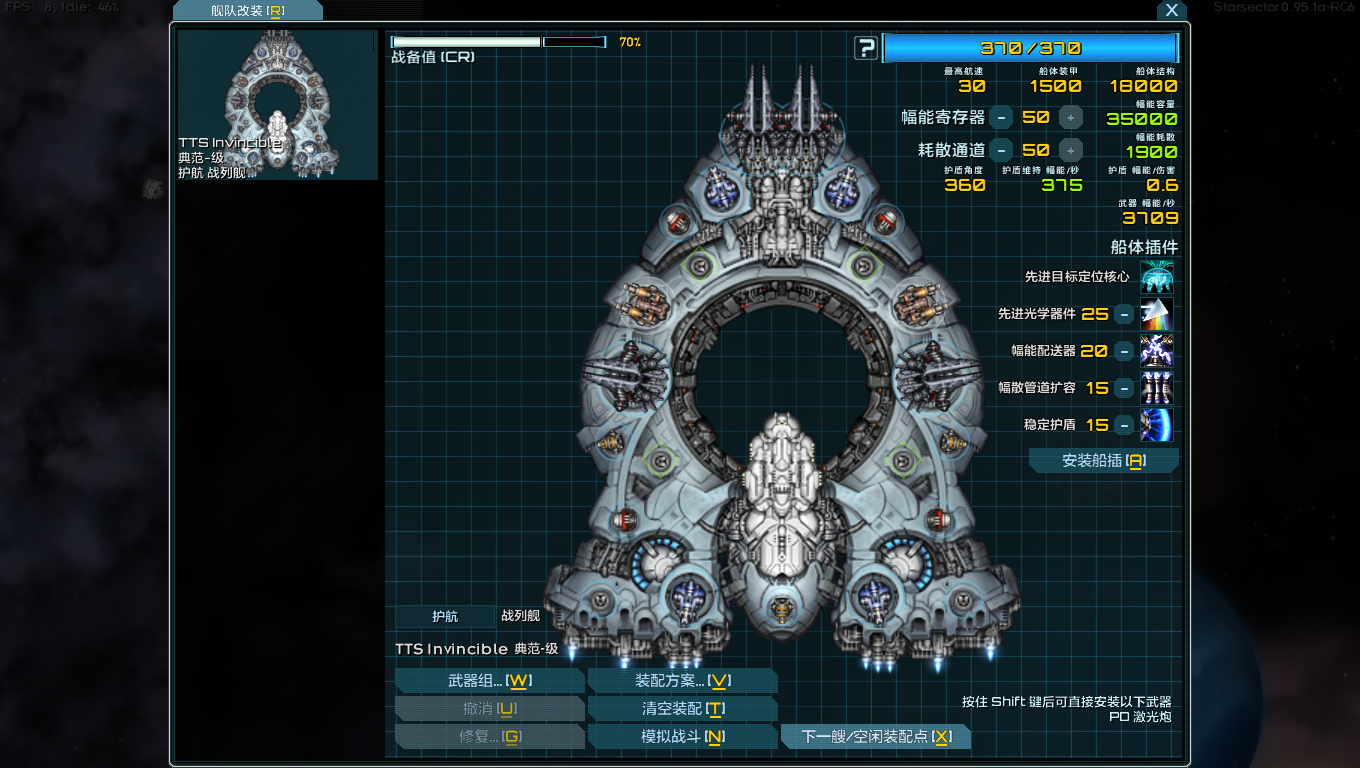Close the refit window with the X

[x=1172, y=10]
